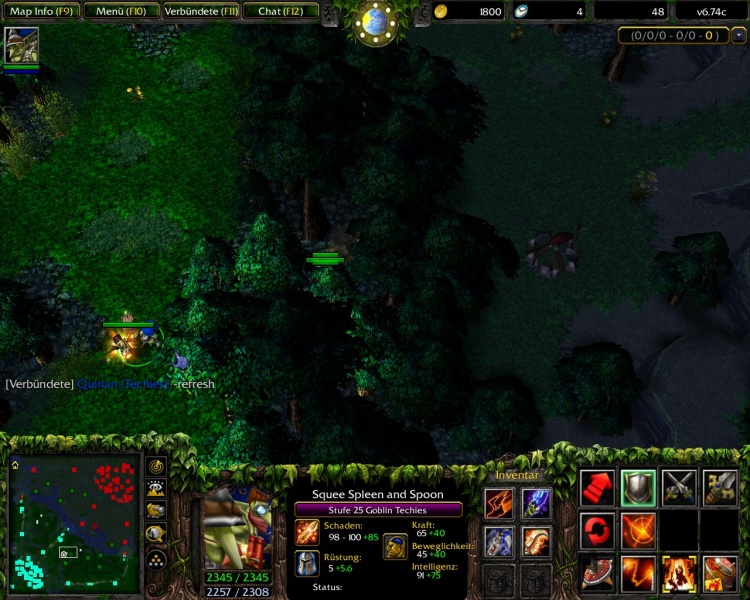Open the Chat (F12) log

point(280,11)
